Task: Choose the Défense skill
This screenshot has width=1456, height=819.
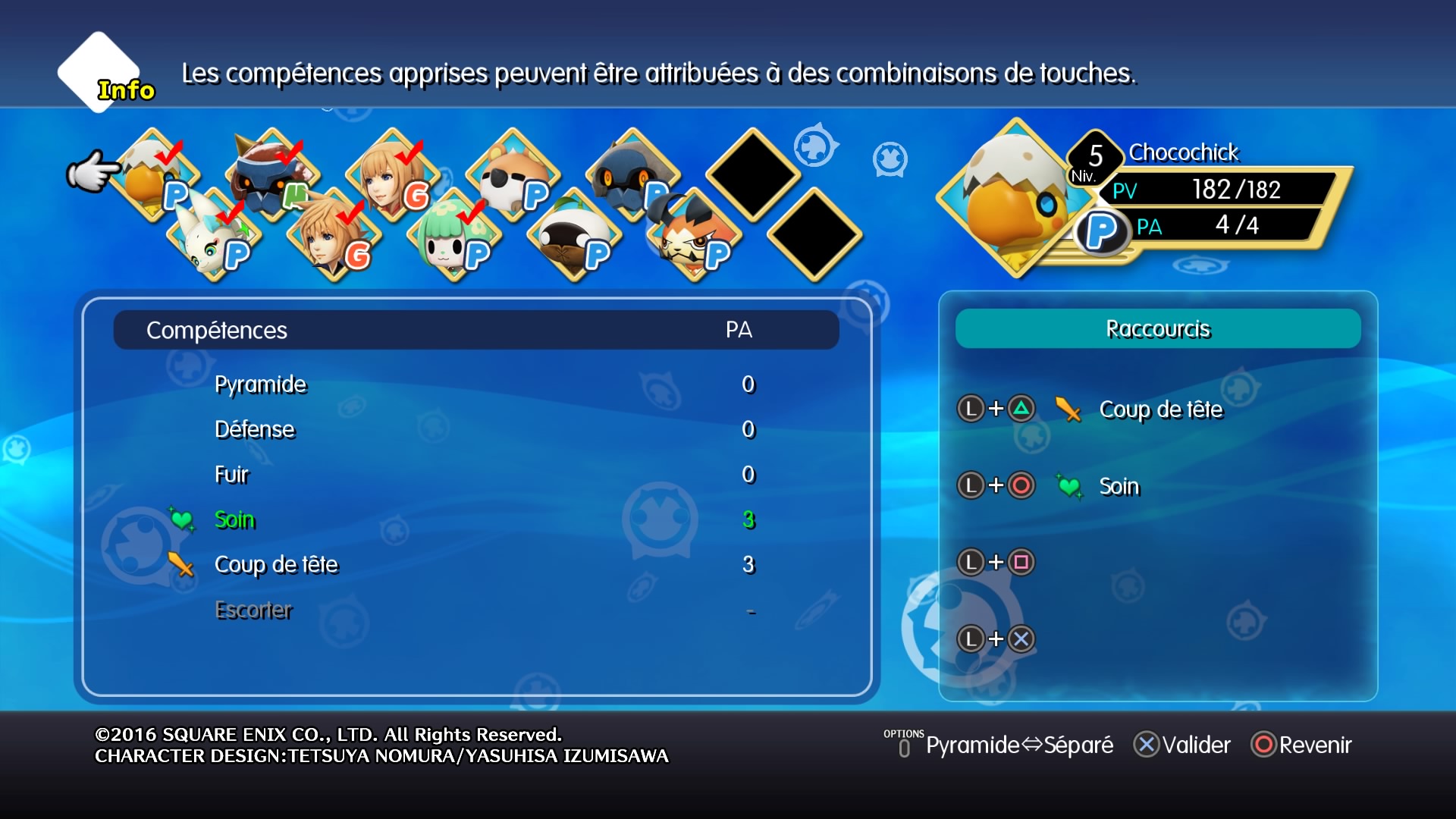Action: 255,430
